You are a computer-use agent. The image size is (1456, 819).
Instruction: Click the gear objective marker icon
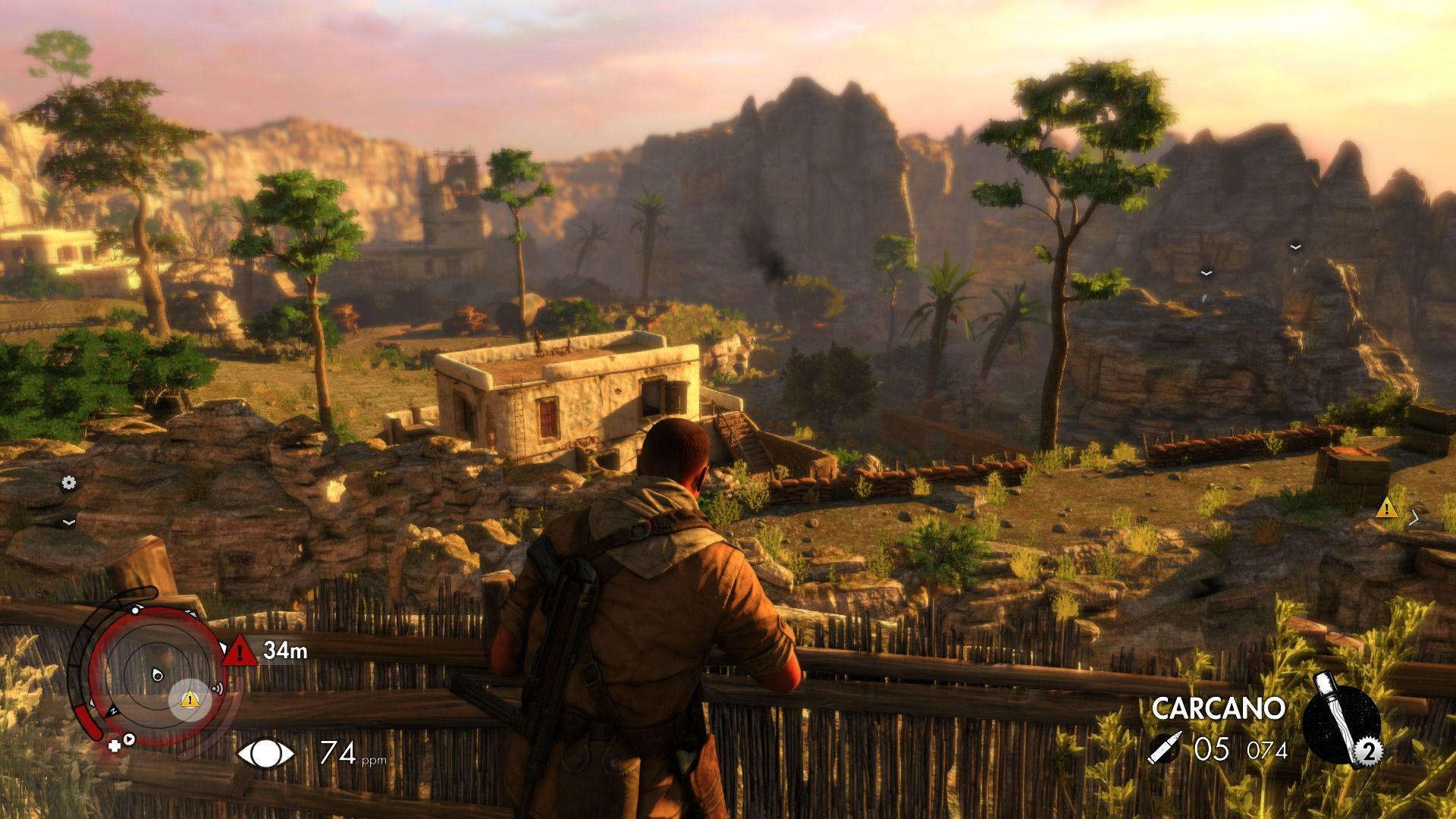click(x=69, y=482)
